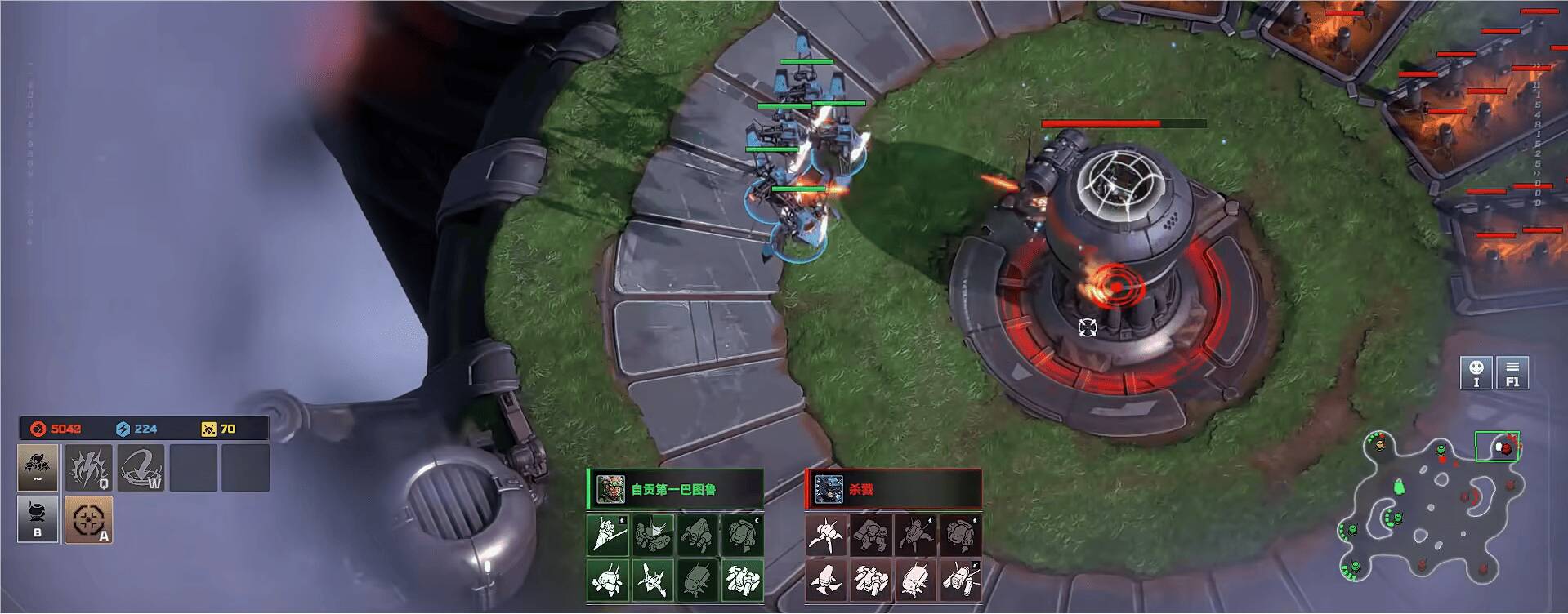Open the build button labeled B
1568x614 pixels.
[38, 519]
